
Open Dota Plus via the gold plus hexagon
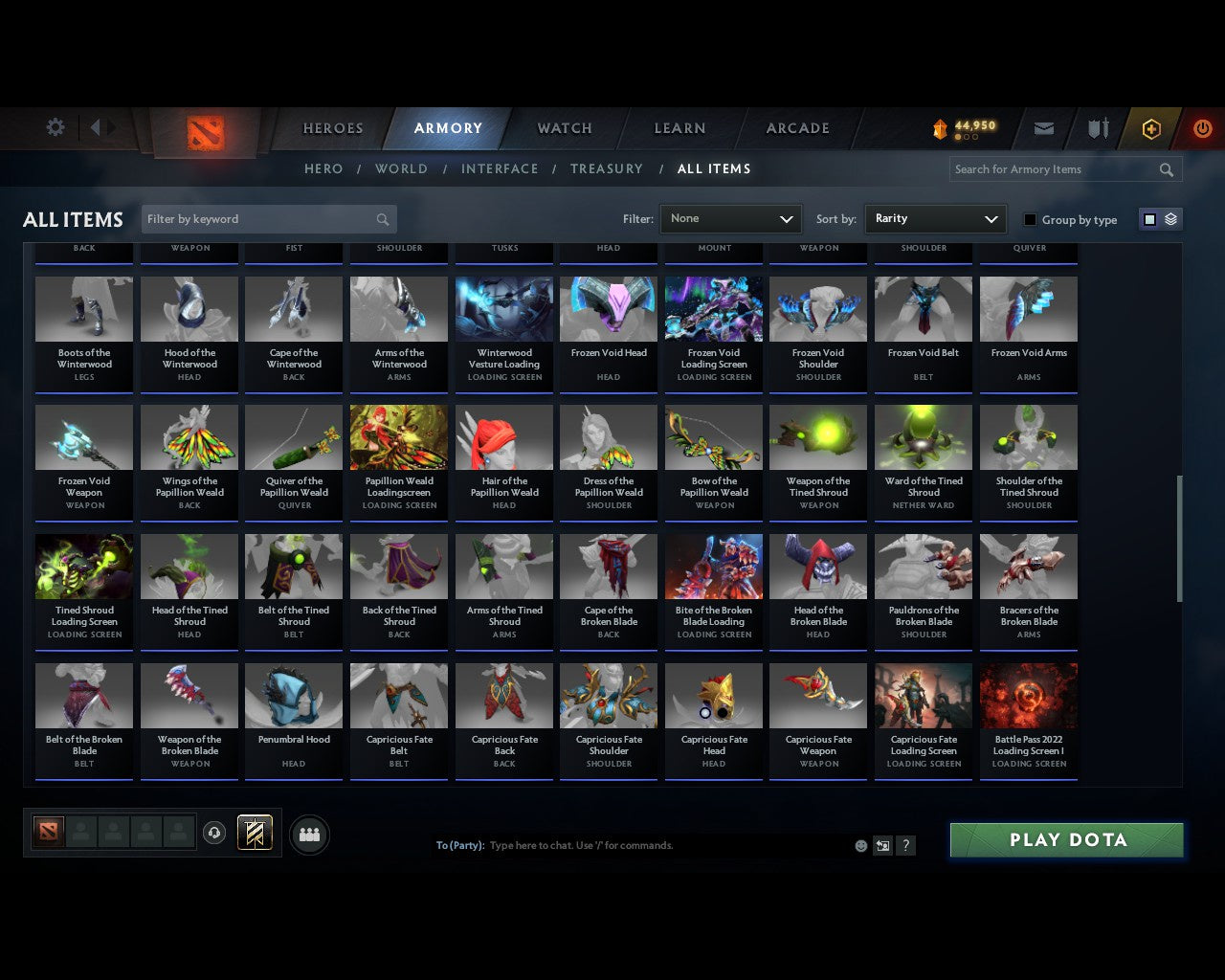(1151, 127)
